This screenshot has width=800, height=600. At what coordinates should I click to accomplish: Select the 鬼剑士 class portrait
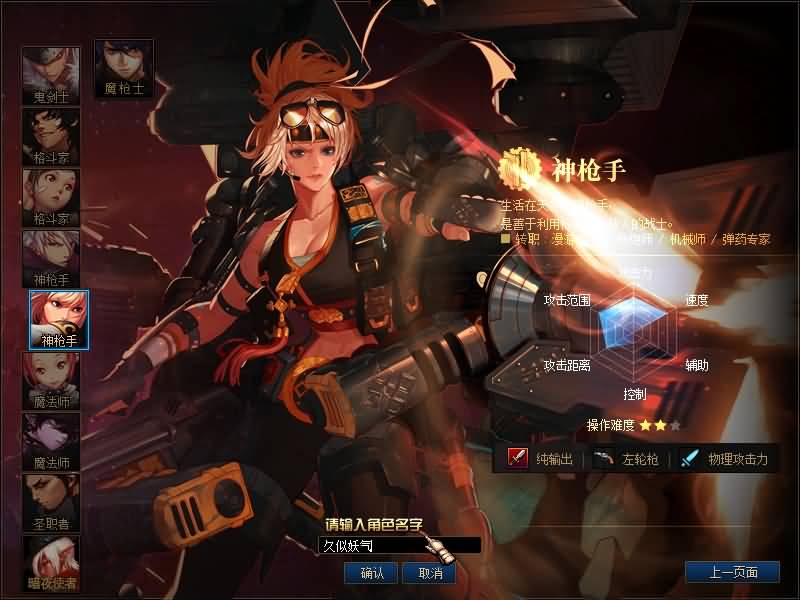[x=51, y=75]
